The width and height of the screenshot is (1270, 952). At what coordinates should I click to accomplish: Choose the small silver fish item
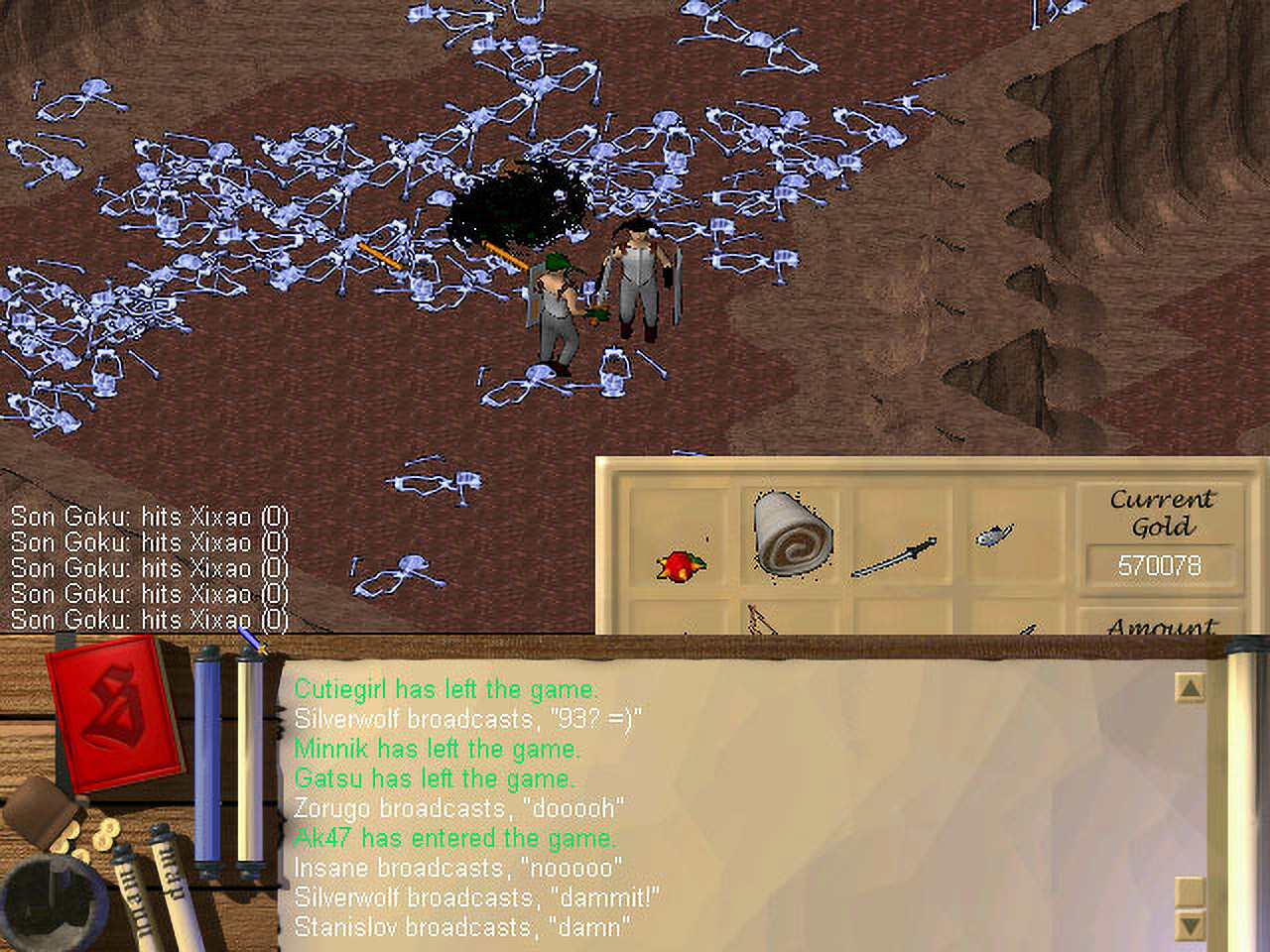pos(992,536)
